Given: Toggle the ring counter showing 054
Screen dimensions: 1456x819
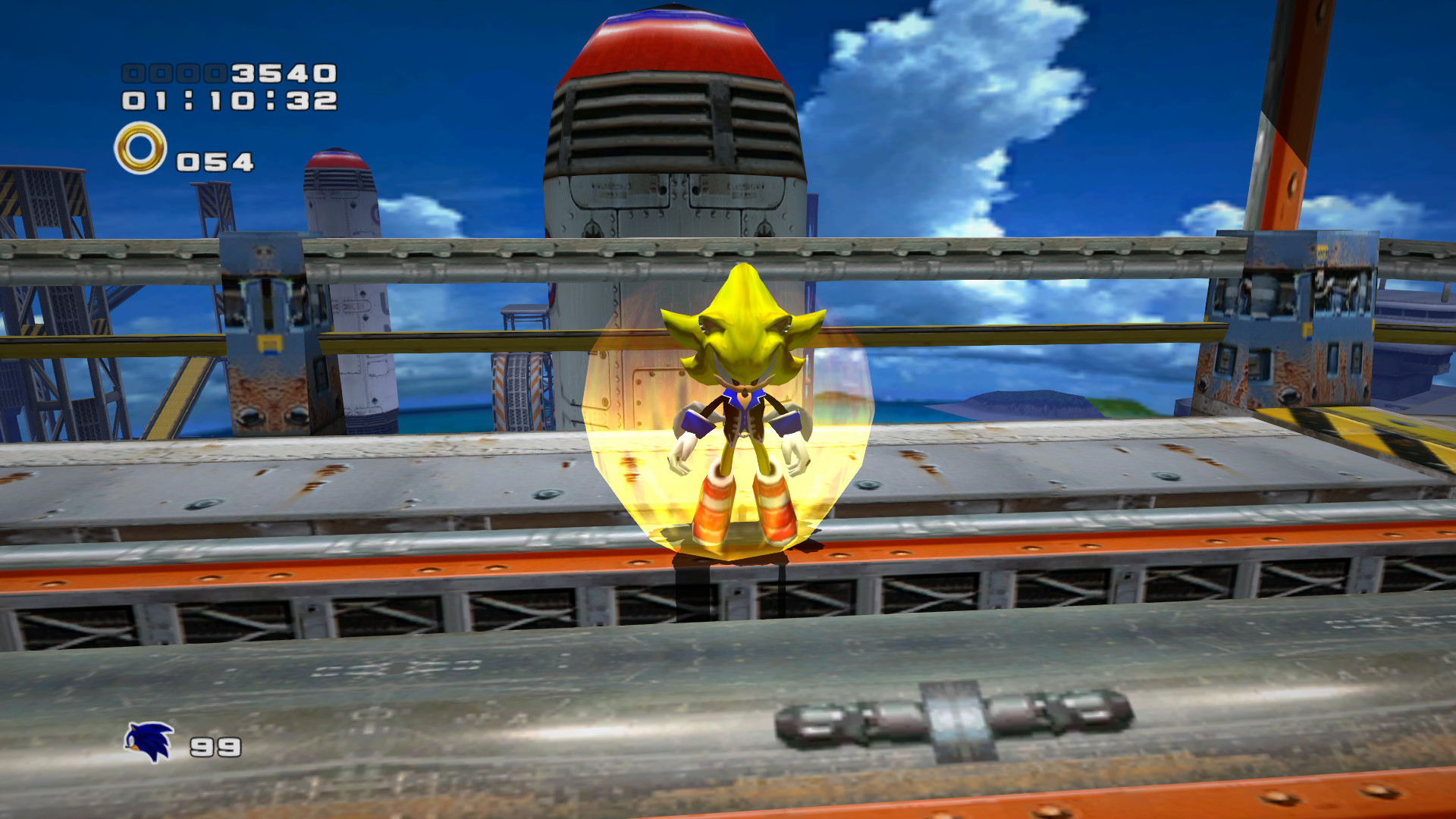Looking at the screenshot, I should tap(214, 159).
